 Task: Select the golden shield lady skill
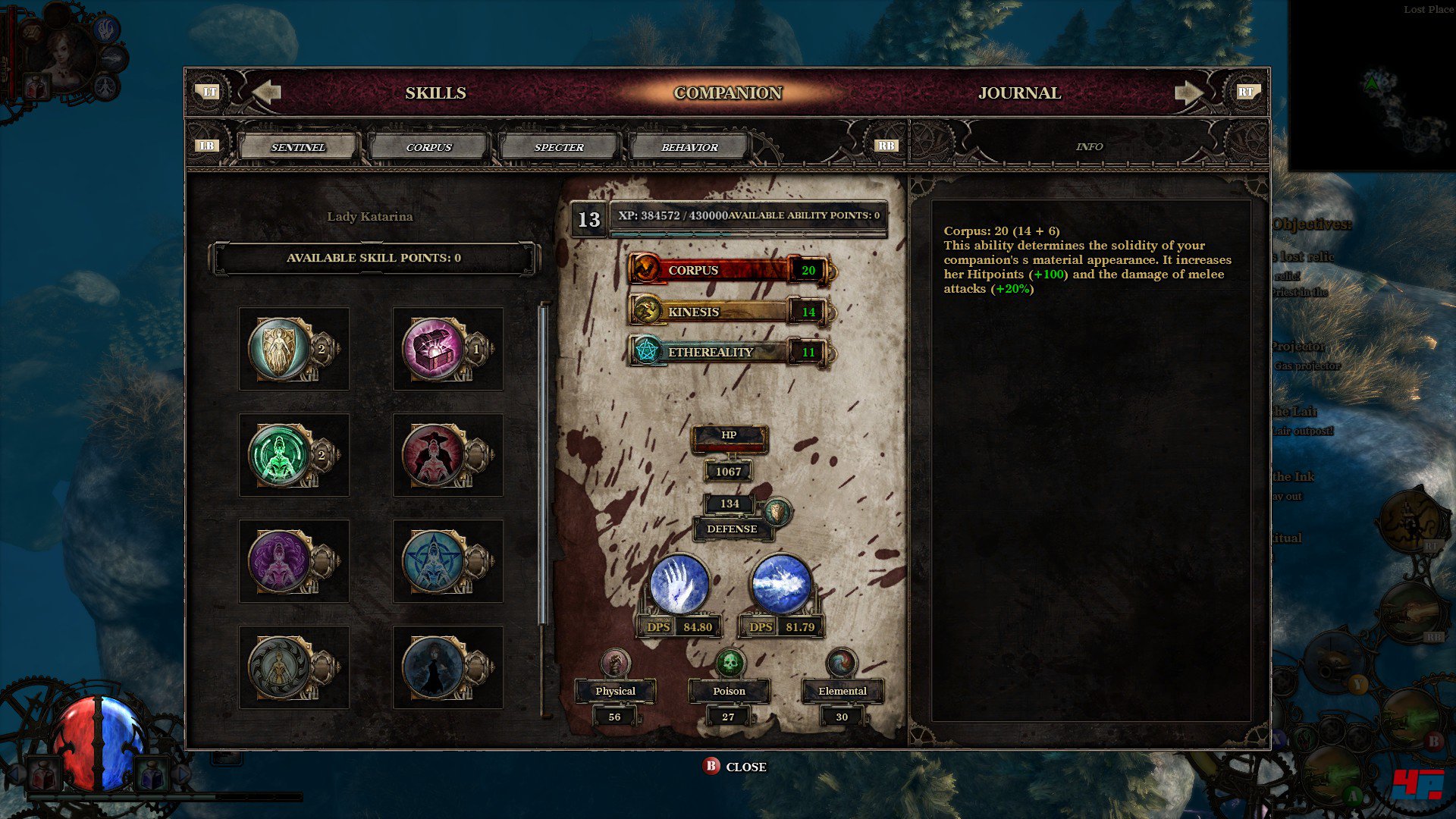click(x=281, y=349)
